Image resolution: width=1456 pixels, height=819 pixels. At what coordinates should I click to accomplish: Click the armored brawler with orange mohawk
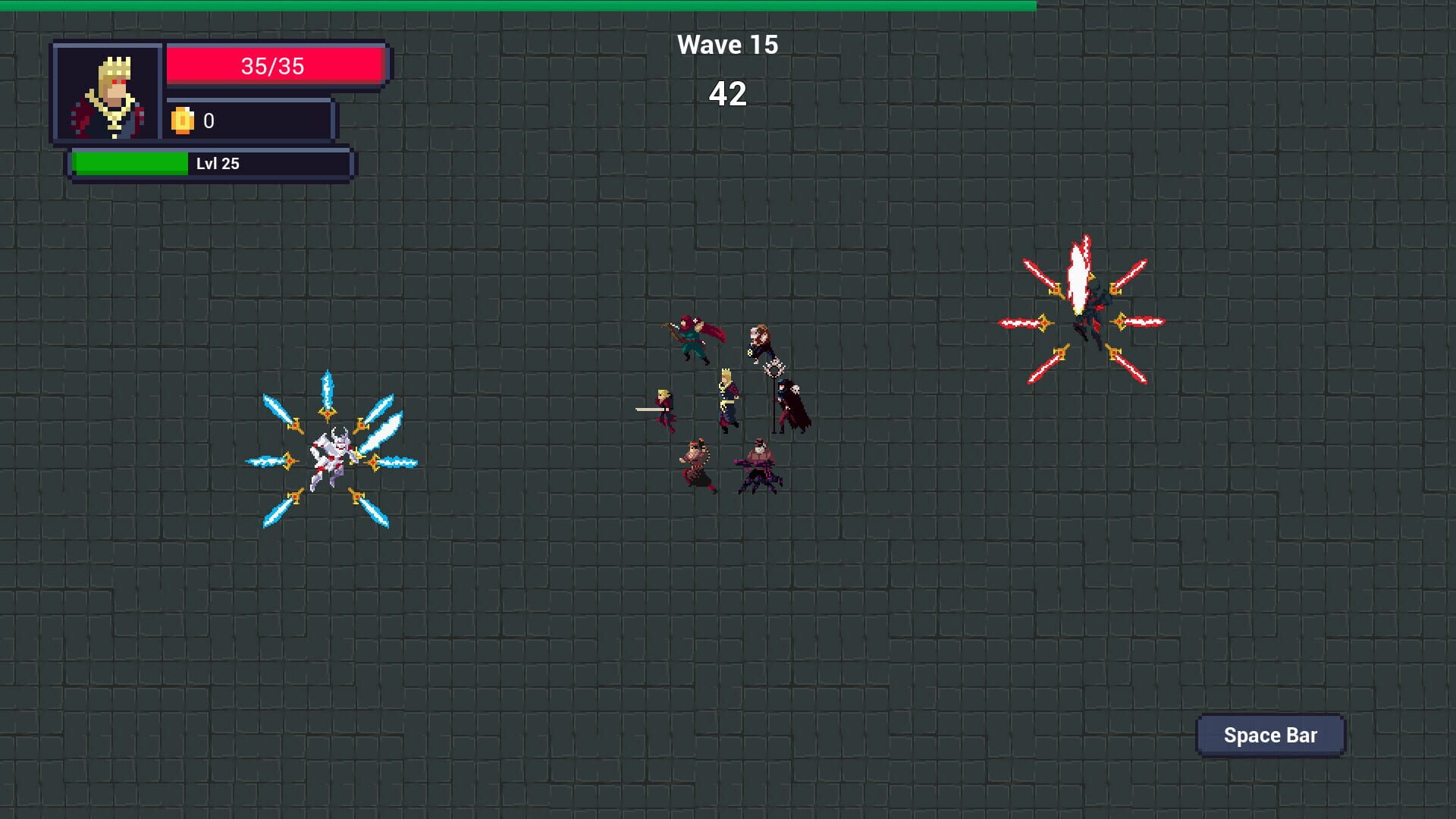696,459
